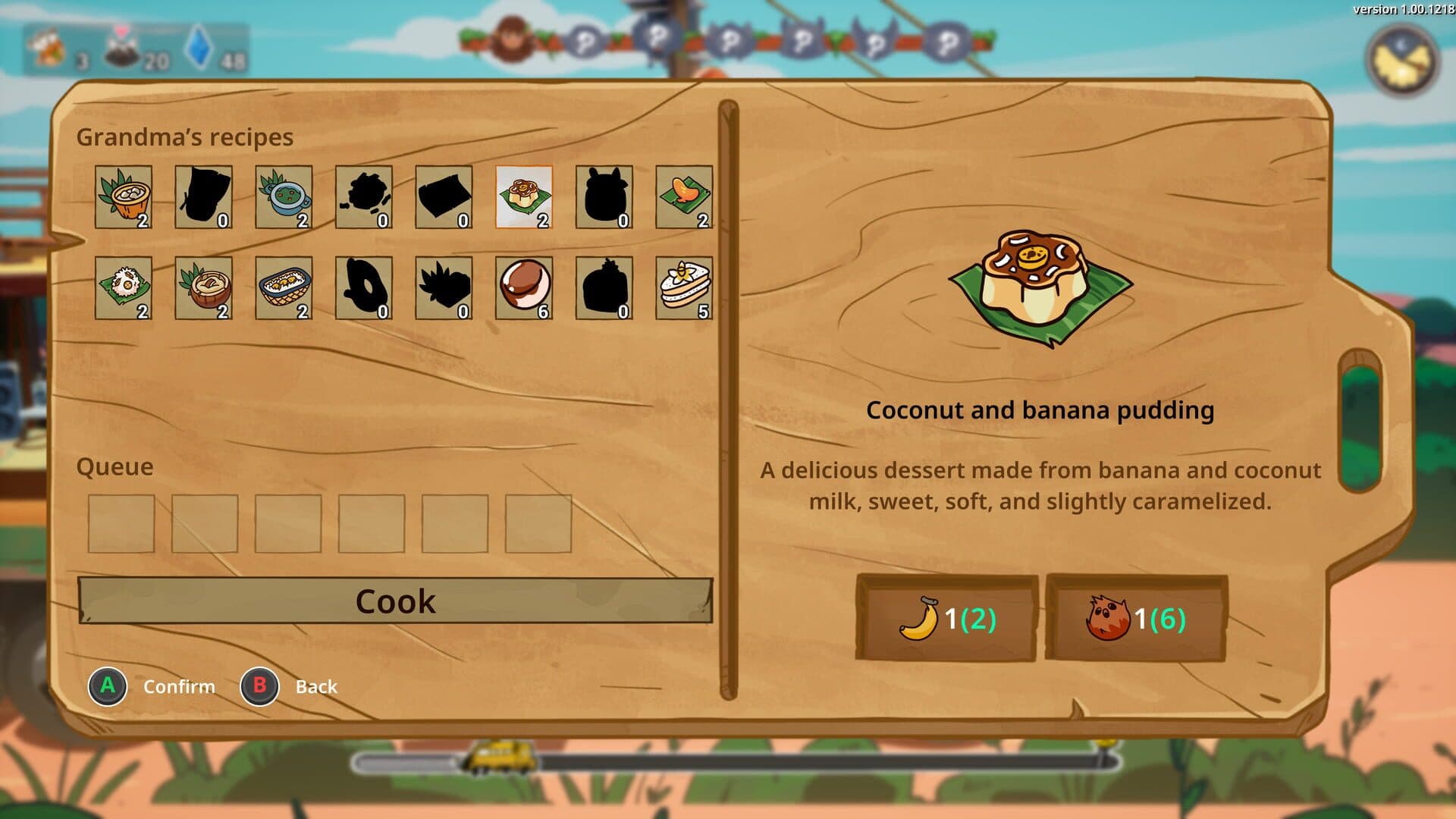
Task: Select the Coconut and banana pudding recipe
Action: pyautogui.click(x=523, y=197)
